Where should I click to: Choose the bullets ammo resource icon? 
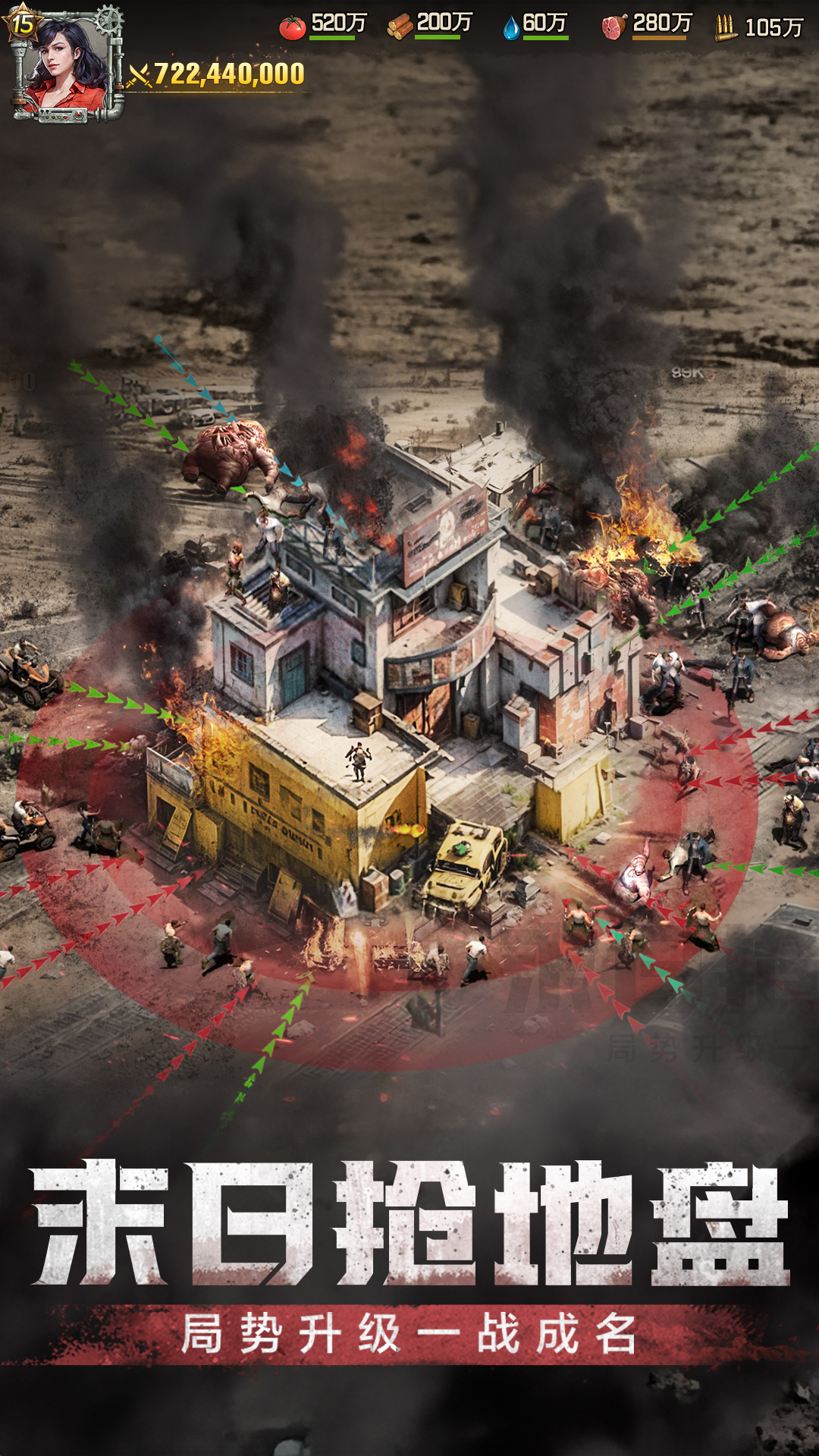pyautogui.click(x=725, y=28)
